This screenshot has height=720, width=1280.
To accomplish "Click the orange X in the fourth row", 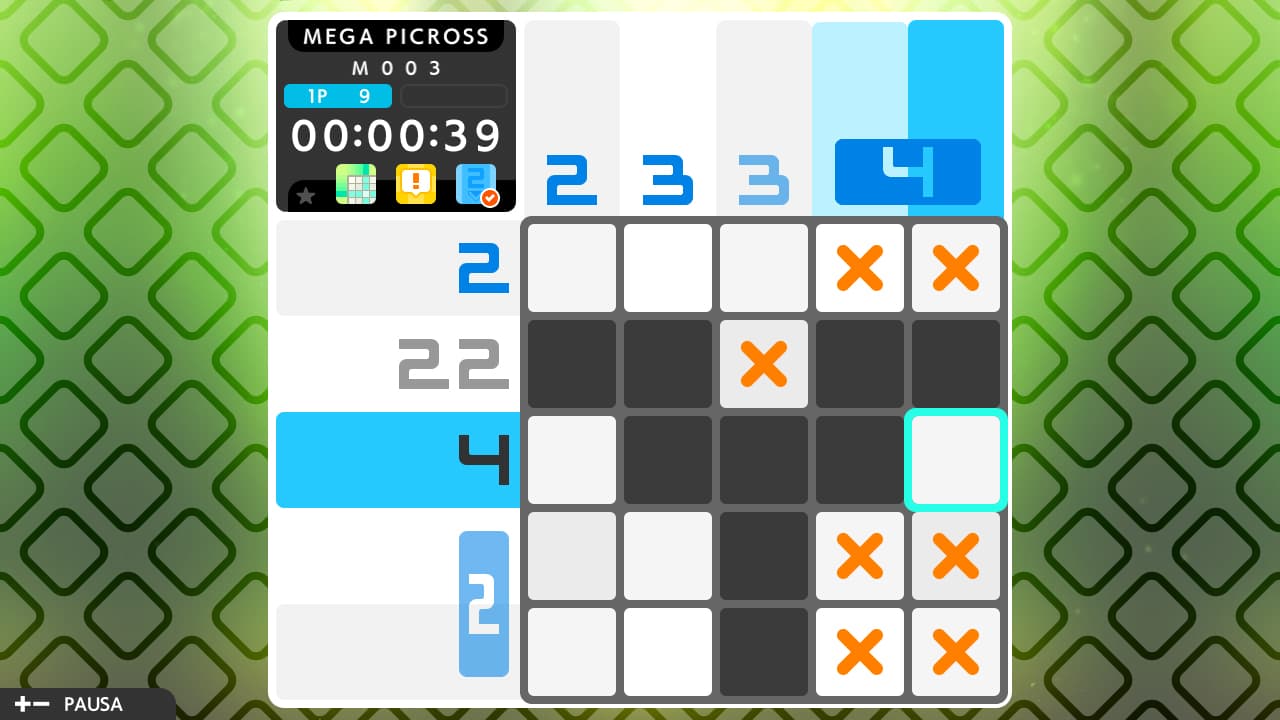I will (x=860, y=556).
